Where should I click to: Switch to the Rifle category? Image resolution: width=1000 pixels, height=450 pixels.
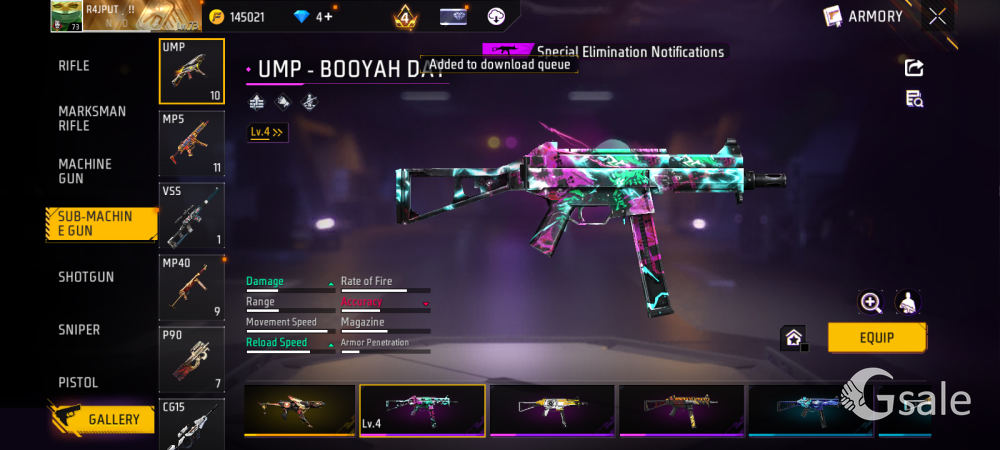(74, 66)
